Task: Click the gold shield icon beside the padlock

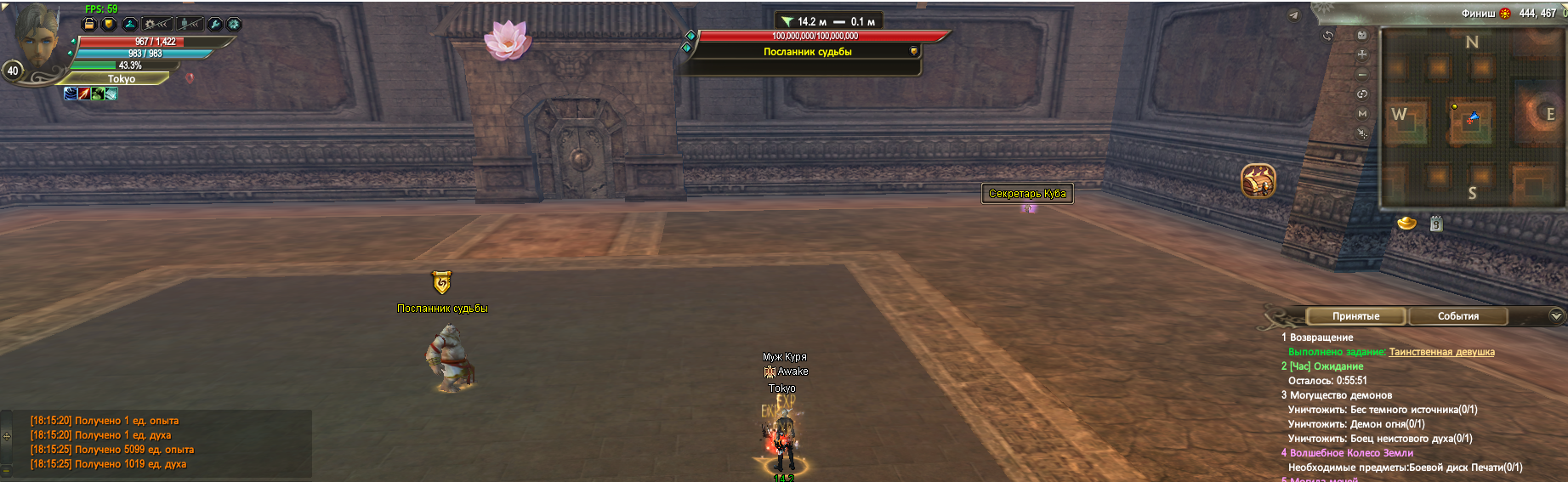Action: (109, 24)
